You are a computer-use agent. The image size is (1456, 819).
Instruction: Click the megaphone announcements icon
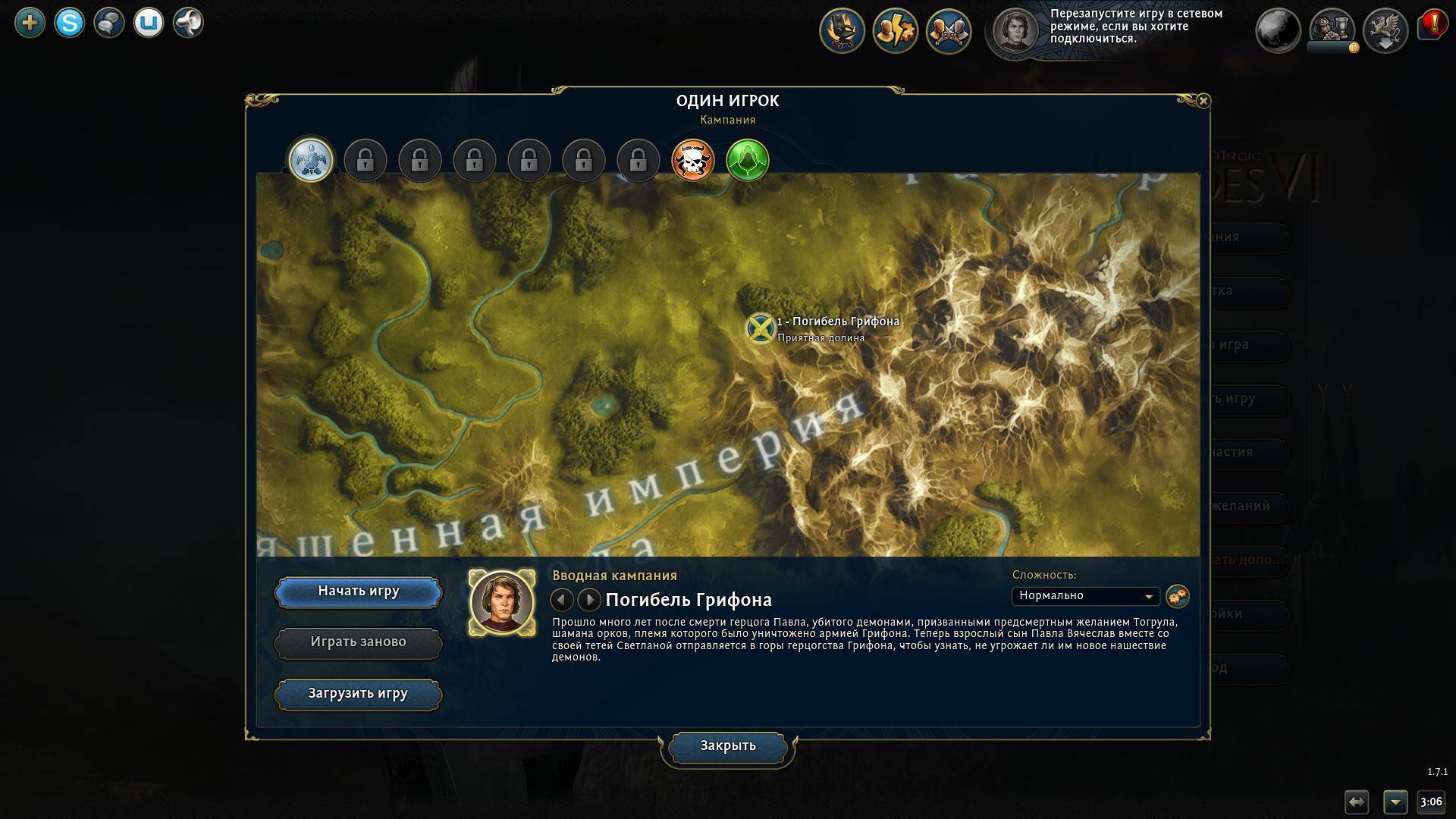[x=188, y=23]
